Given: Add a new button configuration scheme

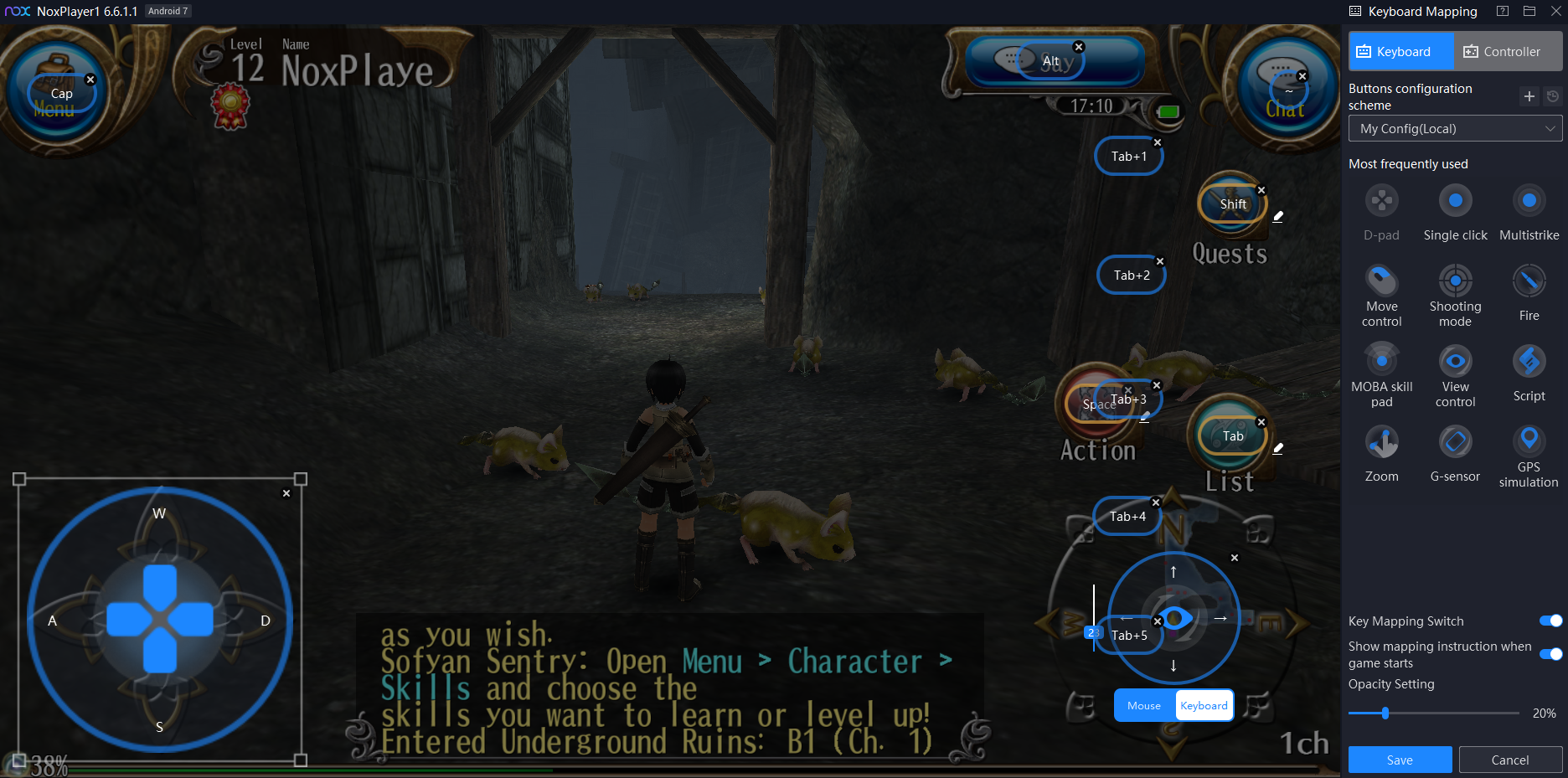Looking at the screenshot, I should tap(1529, 96).
